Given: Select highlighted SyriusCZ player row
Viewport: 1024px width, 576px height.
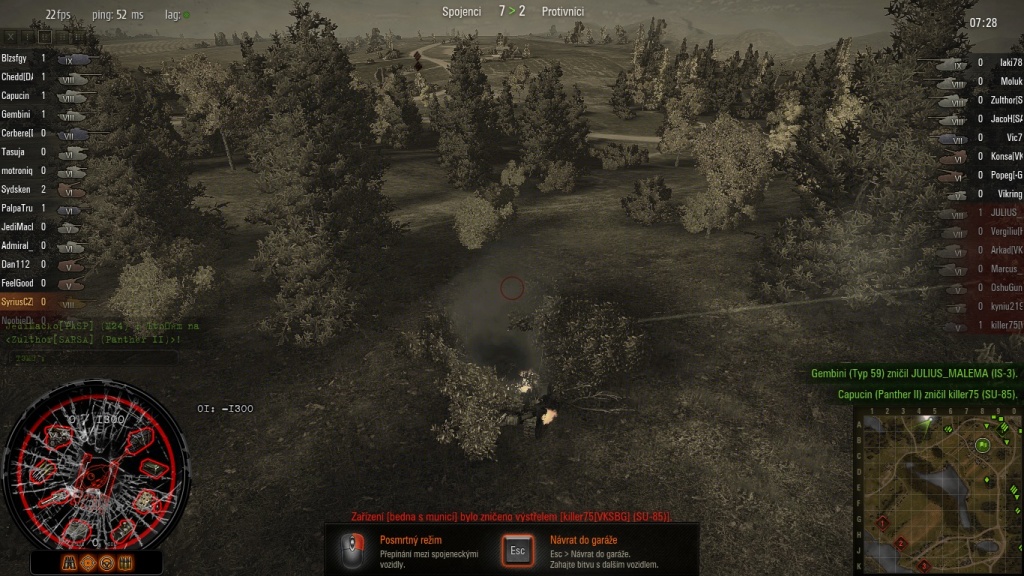Looking at the screenshot, I should (x=18, y=301).
